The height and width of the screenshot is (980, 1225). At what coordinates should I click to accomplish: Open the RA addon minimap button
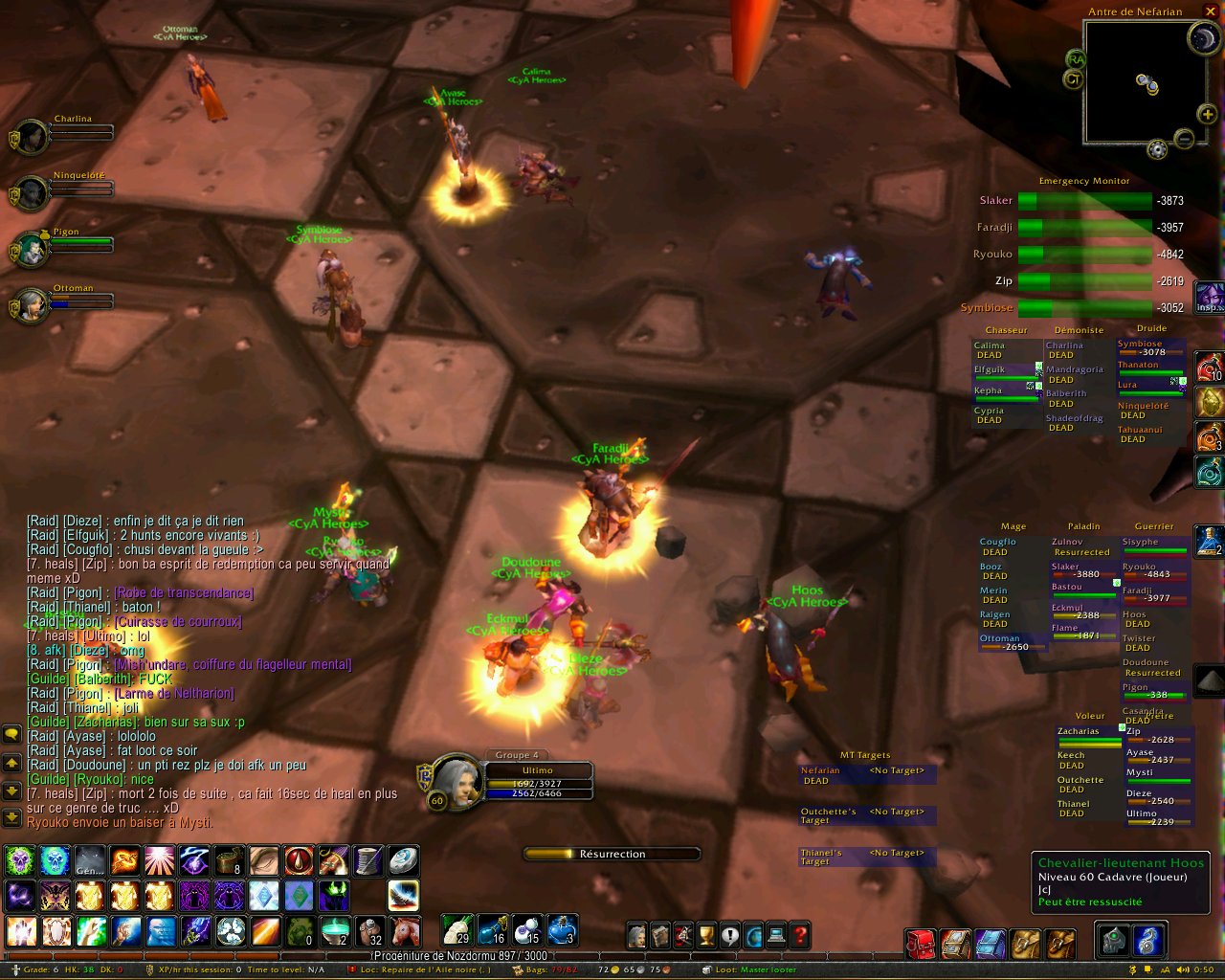click(x=1076, y=59)
